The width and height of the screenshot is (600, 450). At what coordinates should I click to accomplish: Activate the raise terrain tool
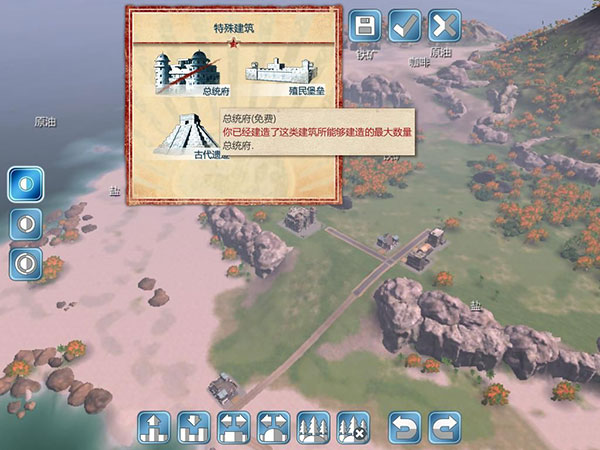(153, 427)
